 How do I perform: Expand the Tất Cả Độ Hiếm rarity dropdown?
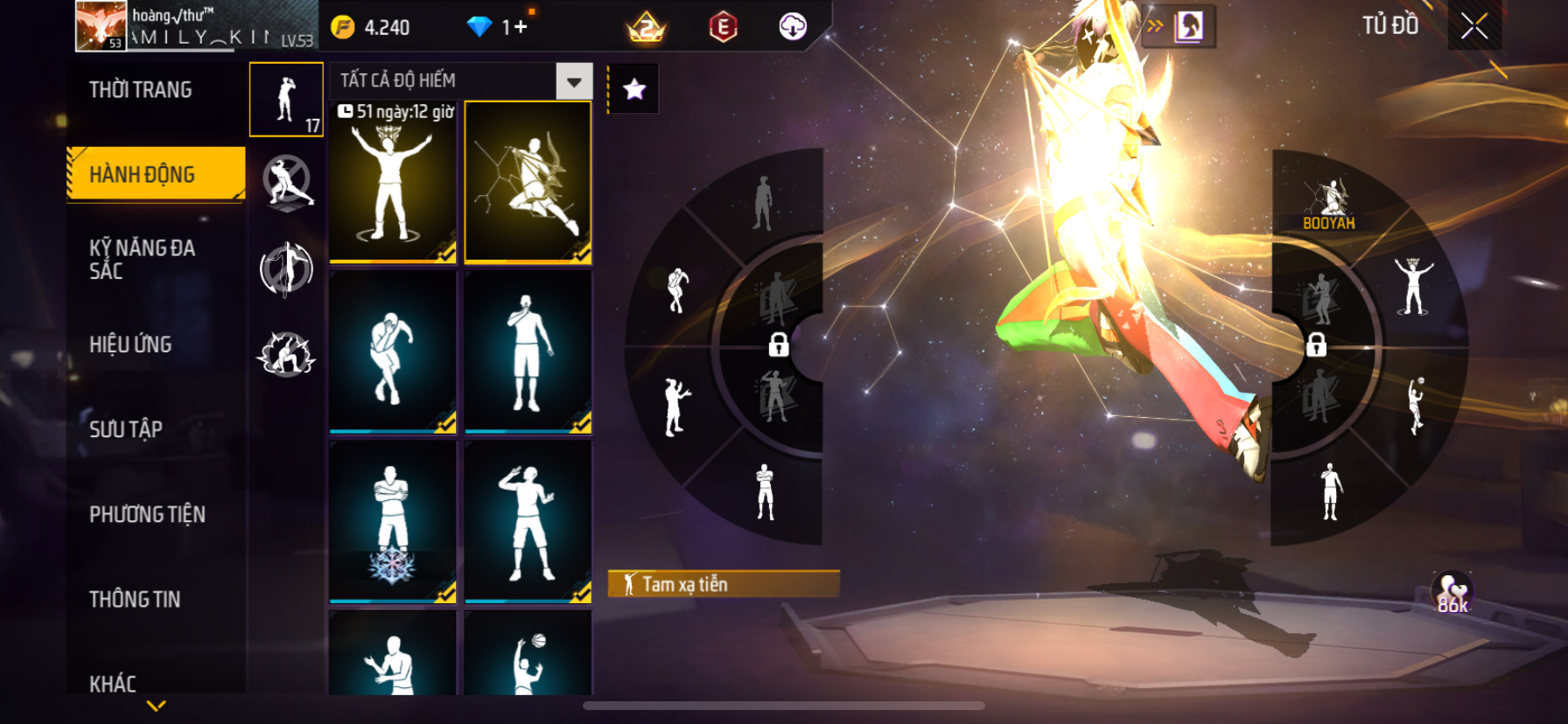574,81
